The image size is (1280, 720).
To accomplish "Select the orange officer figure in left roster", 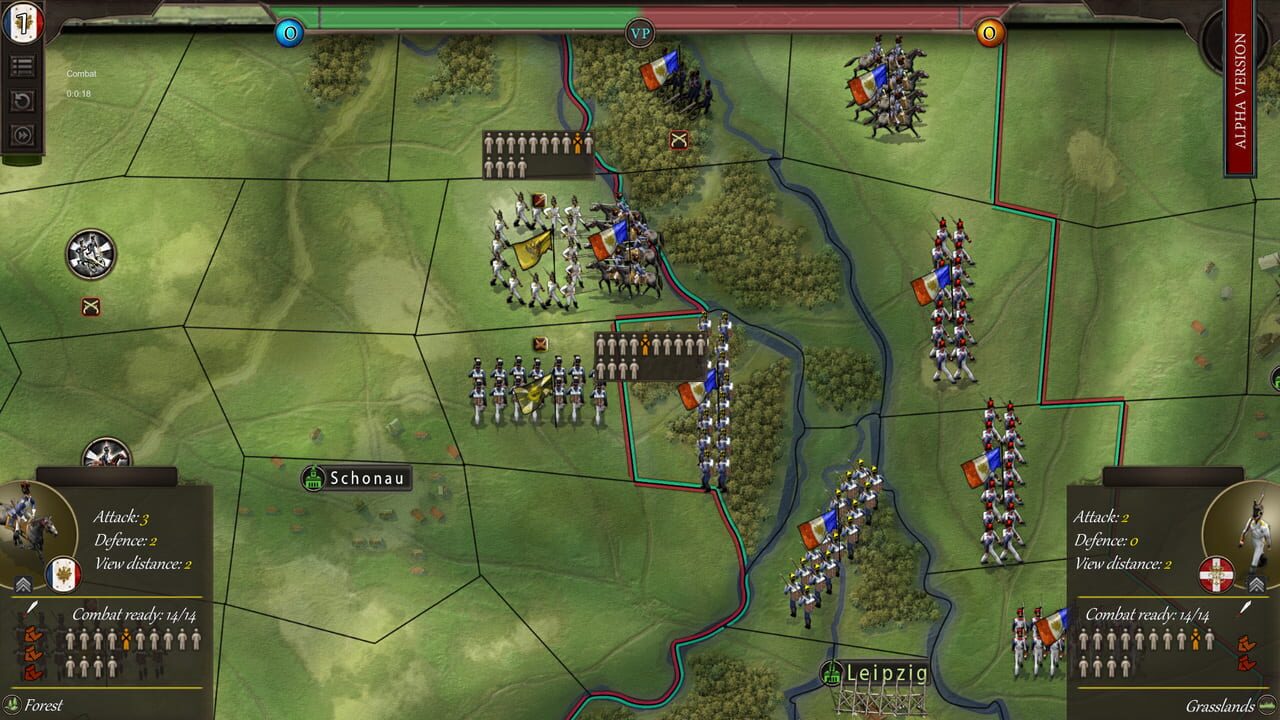I will [x=125, y=637].
